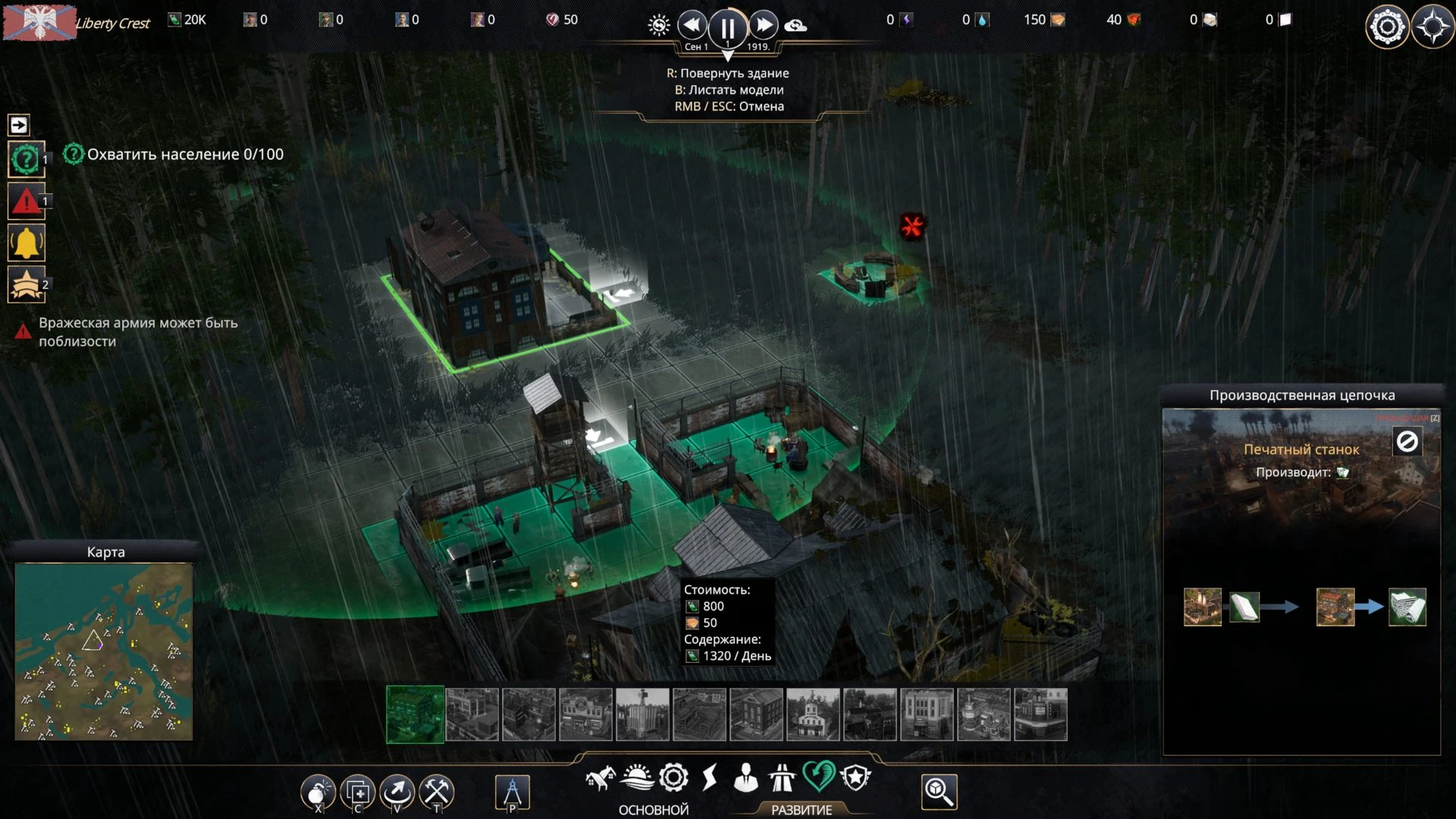This screenshot has width=1456, height=819.
Task: Activate the crossed hammers repair tool
Action: (x=437, y=793)
